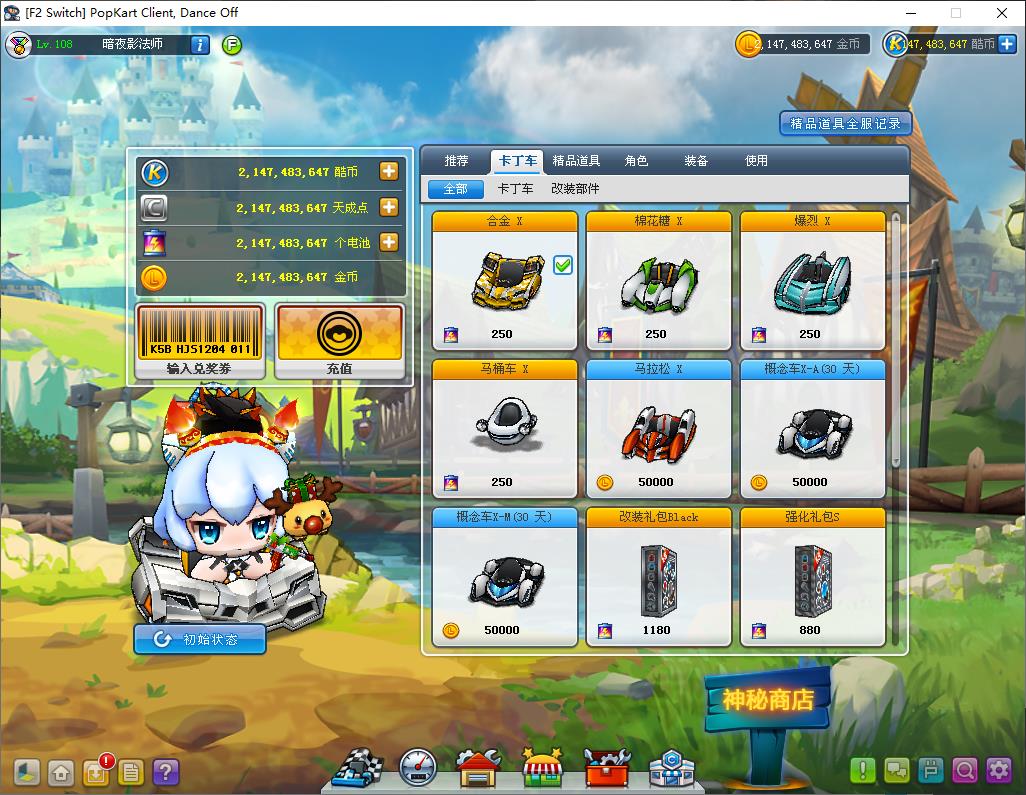Open the 使用 tab
This screenshot has width=1026, height=795.
pyautogui.click(x=756, y=161)
